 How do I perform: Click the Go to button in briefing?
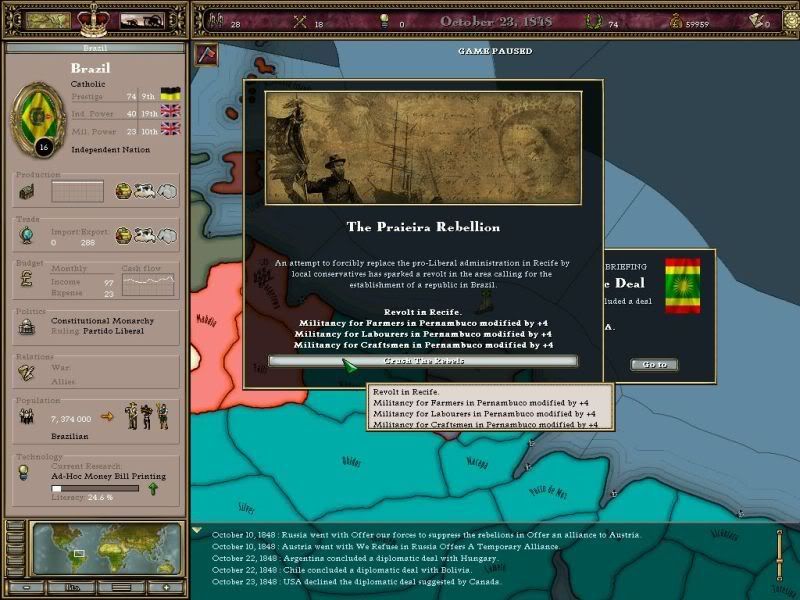click(654, 364)
